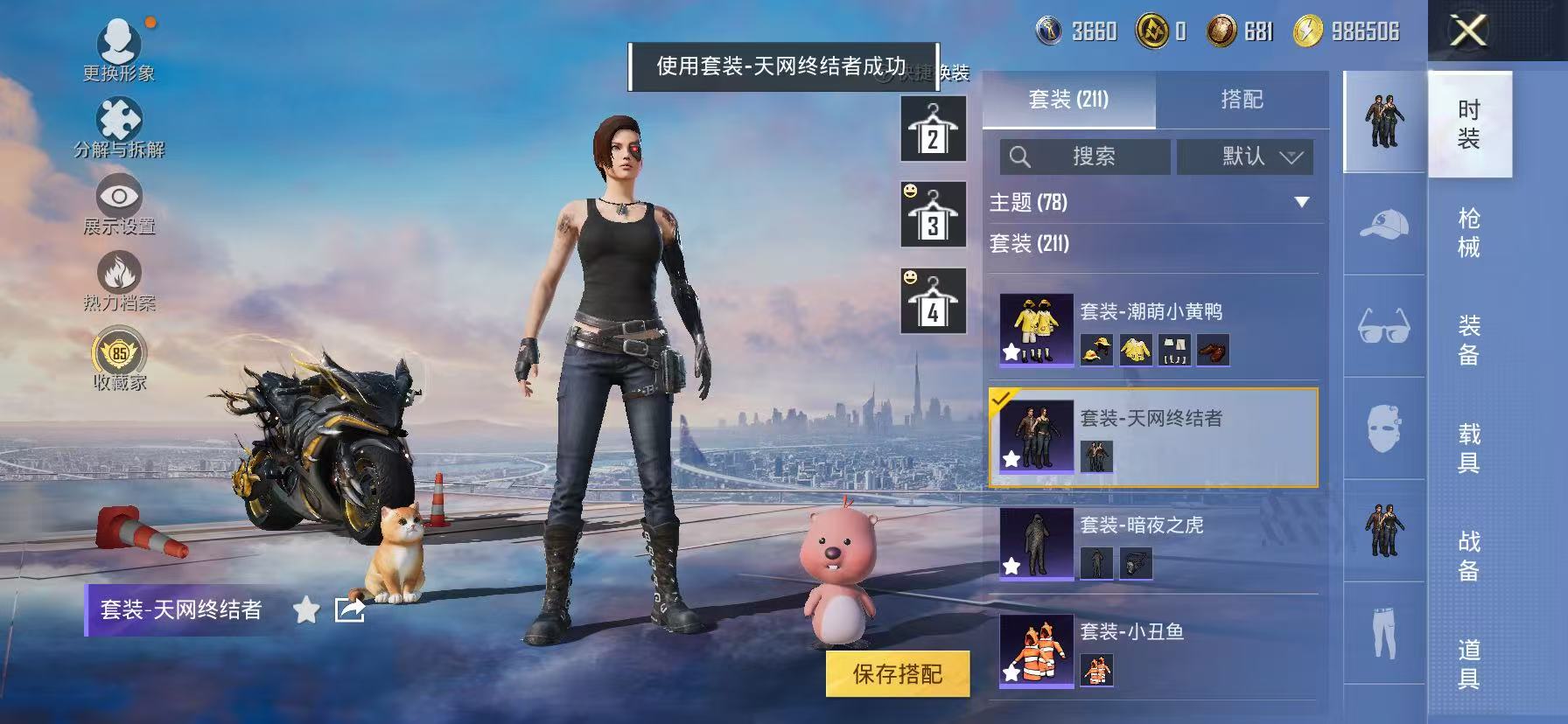The width and height of the screenshot is (1568, 724).
Task: Open the 默认 sort order dropdown
Action: tap(1246, 157)
